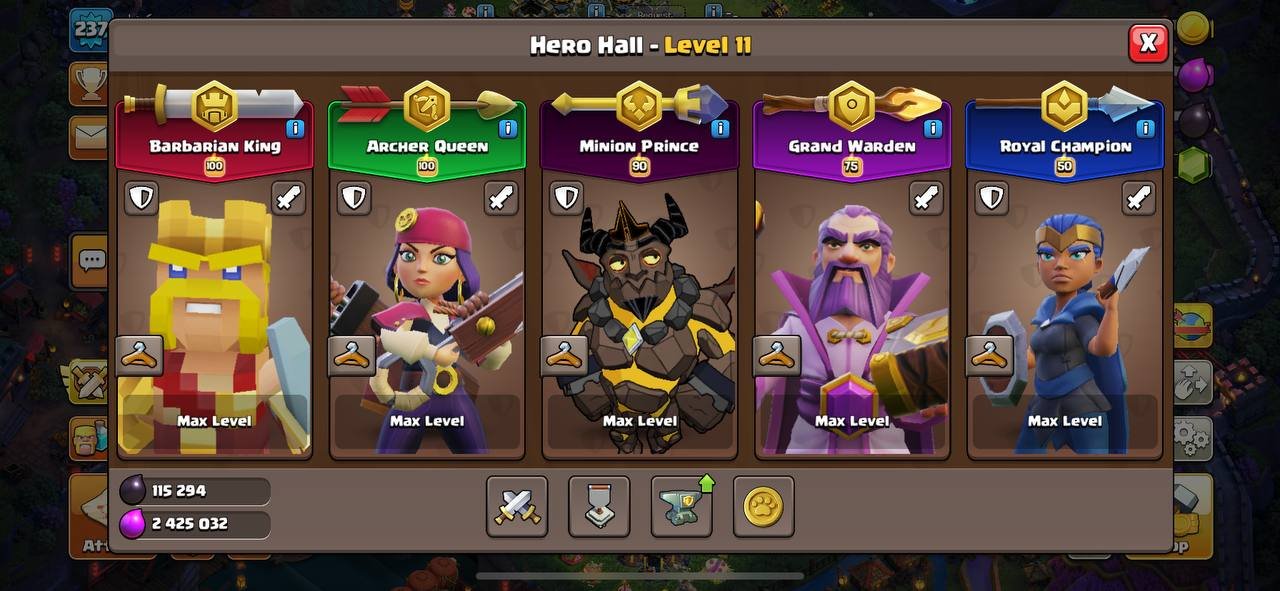Open the crossed swords button
The width and height of the screenshot is (1280, 591).
tap(517, 506)
